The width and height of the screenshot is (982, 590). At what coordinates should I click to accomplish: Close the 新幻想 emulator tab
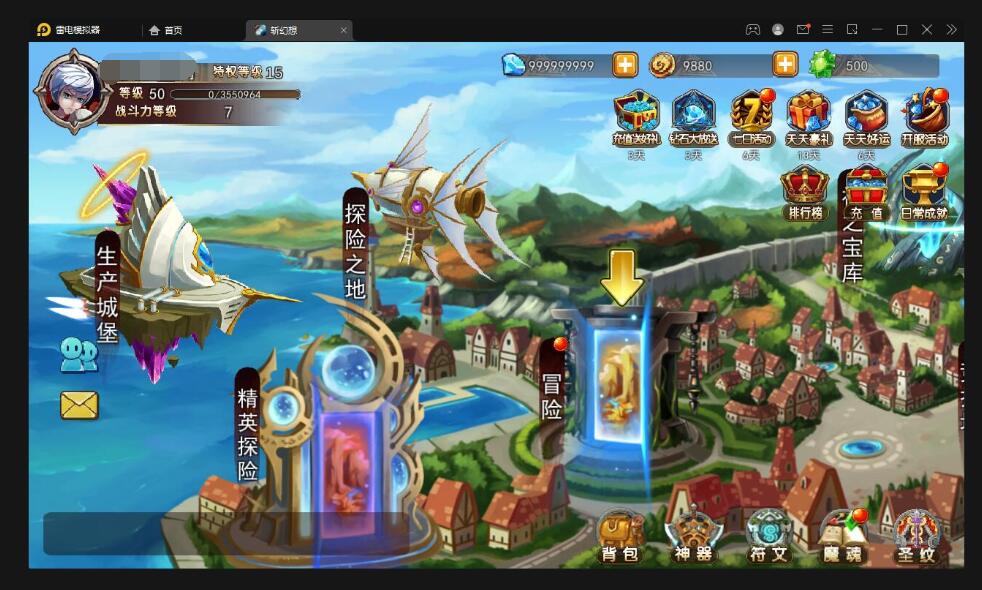[343, 30]
